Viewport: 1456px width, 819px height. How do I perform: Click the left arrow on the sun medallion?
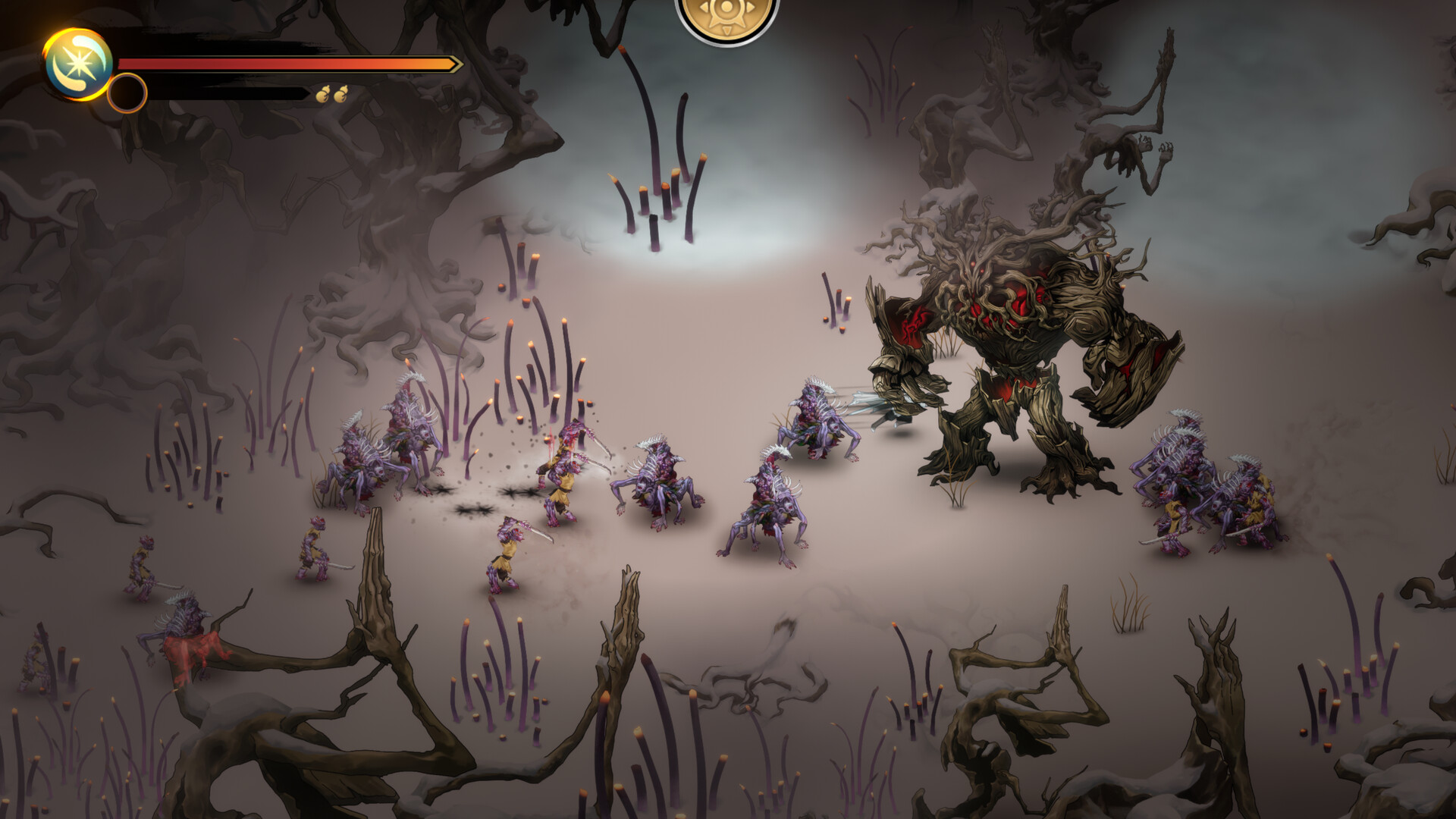click(x=704, y=8)
